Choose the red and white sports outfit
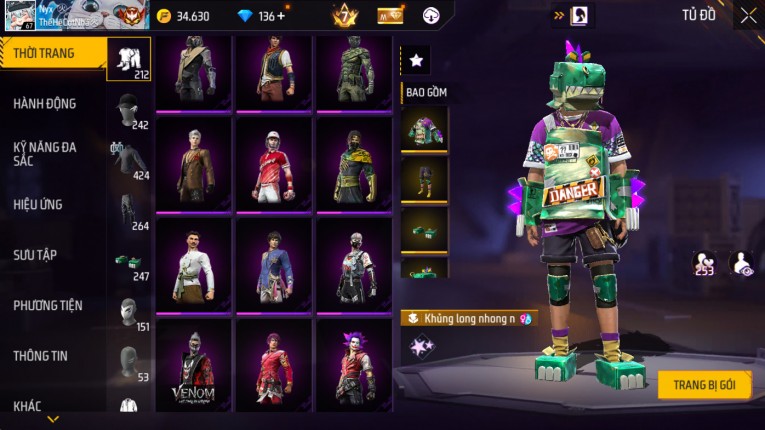The width and height of the screenshot is (765, 430). click(273, 162)
